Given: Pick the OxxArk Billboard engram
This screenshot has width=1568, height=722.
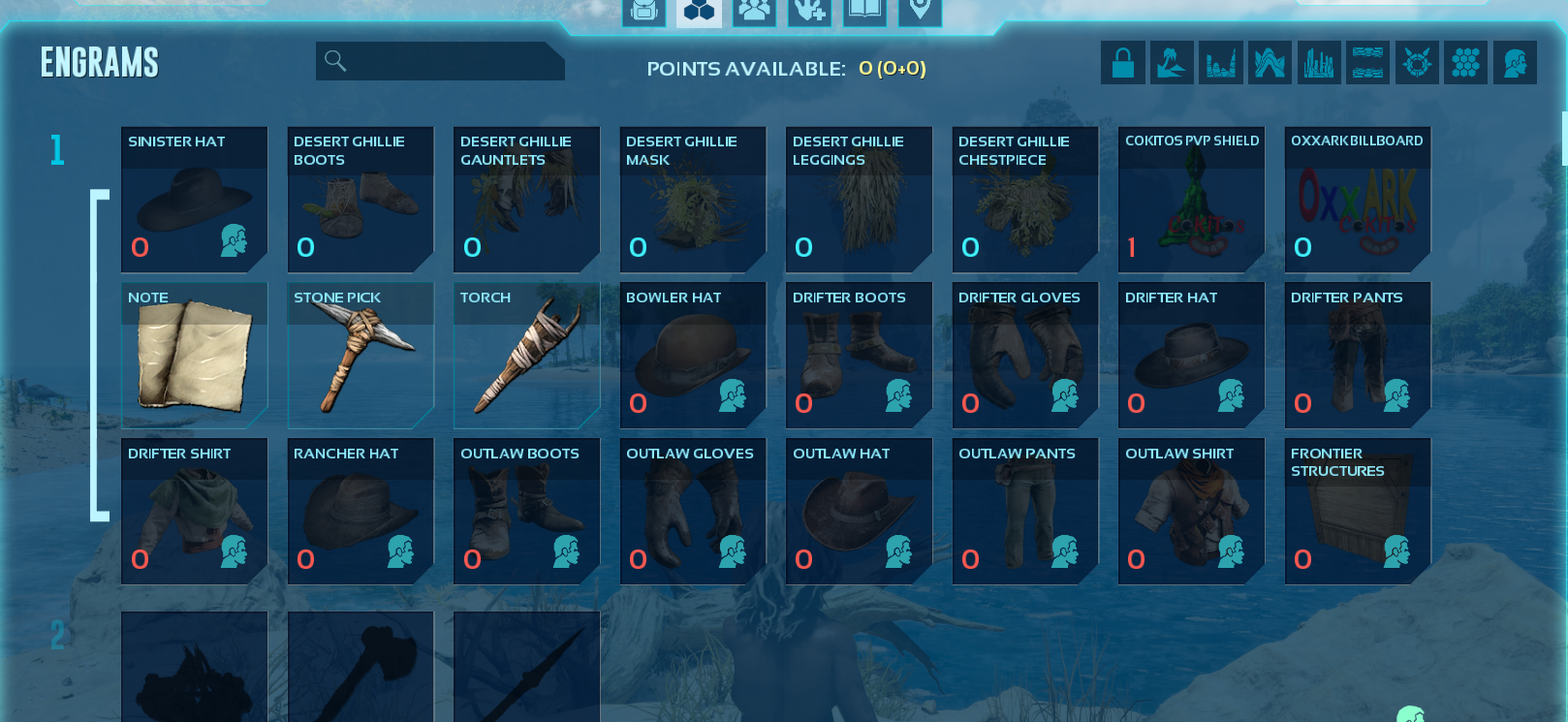Looking at the screenshot, I should pyautogui.click(x=1357, y=200).
